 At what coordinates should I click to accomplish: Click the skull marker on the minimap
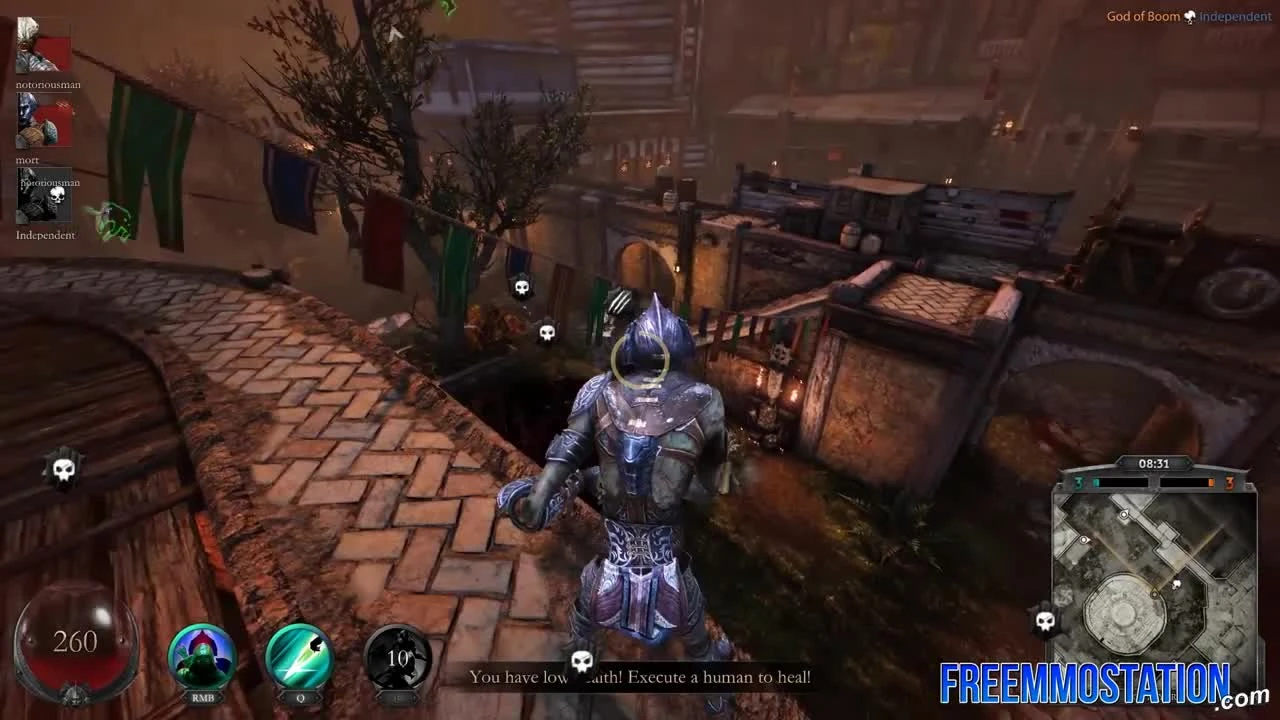coord(1176,584)
